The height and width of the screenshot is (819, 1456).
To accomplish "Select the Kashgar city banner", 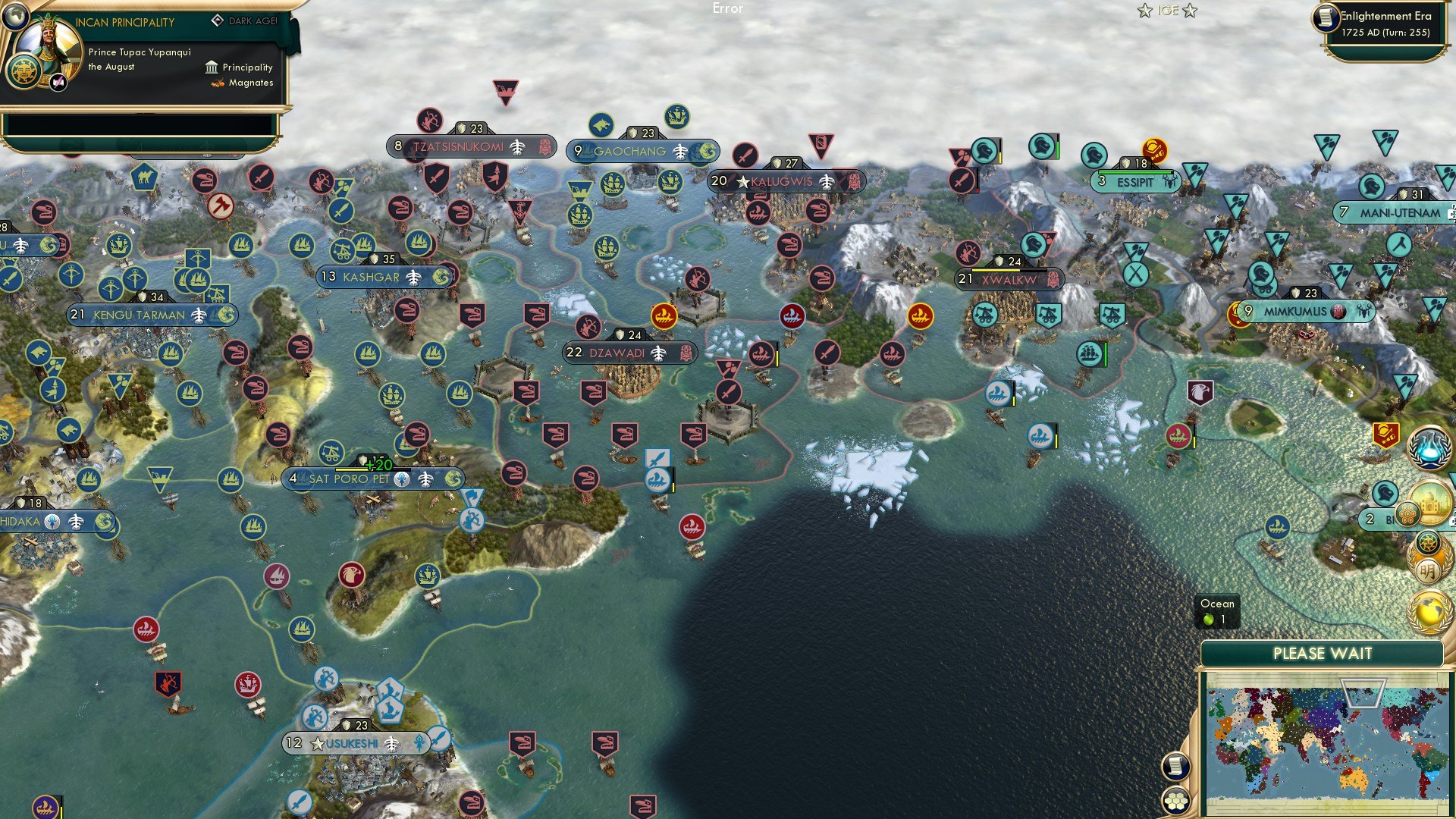I will point(383,277).
